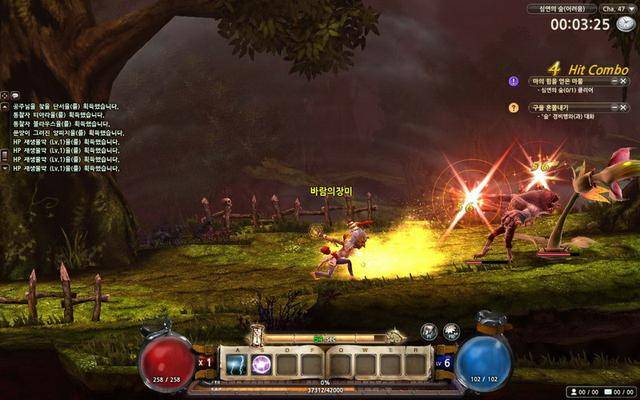The image size is (640, 400).
Task: Use the purple orb skill
Action: click(261, 364)
